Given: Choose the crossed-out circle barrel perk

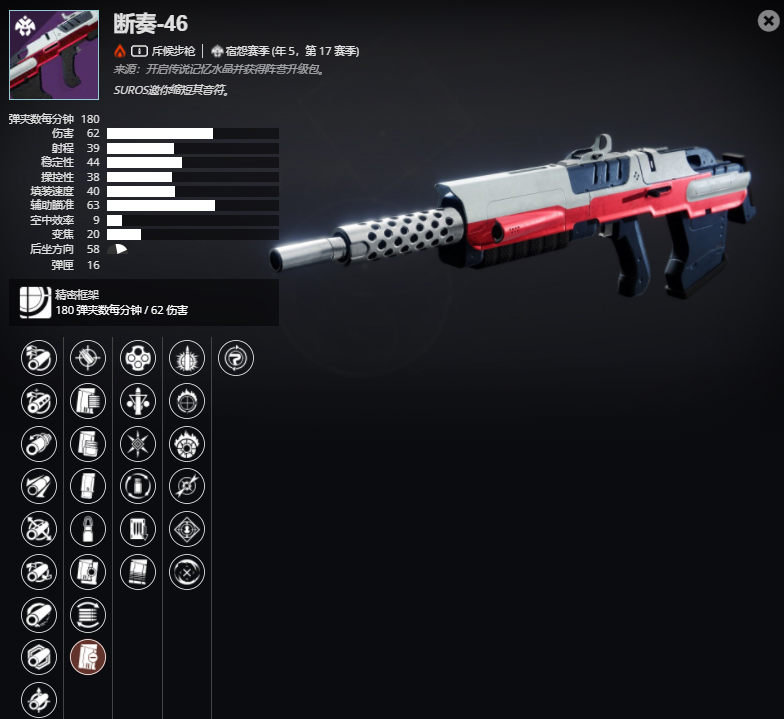Looking at the screenshot, I should tap(38, 528).
